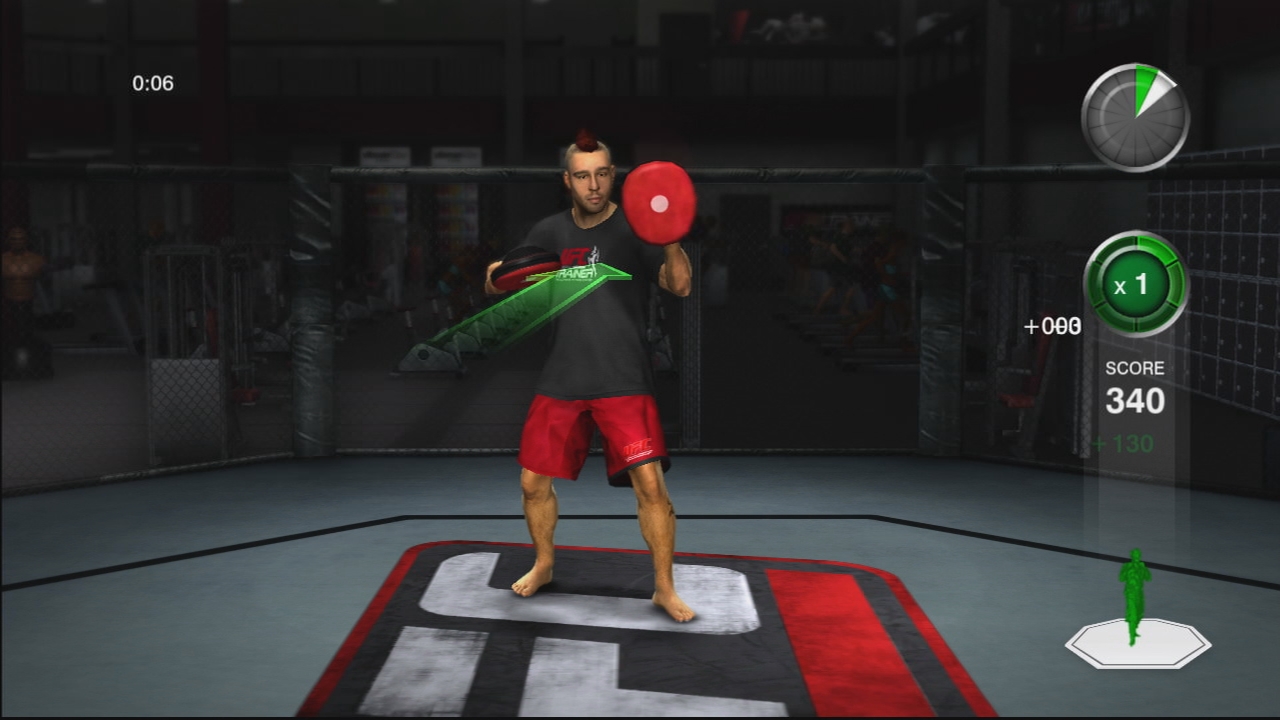The image size is (1280, 720).
Task: Click the red striking pad target
Action: [x=660, y=203]
